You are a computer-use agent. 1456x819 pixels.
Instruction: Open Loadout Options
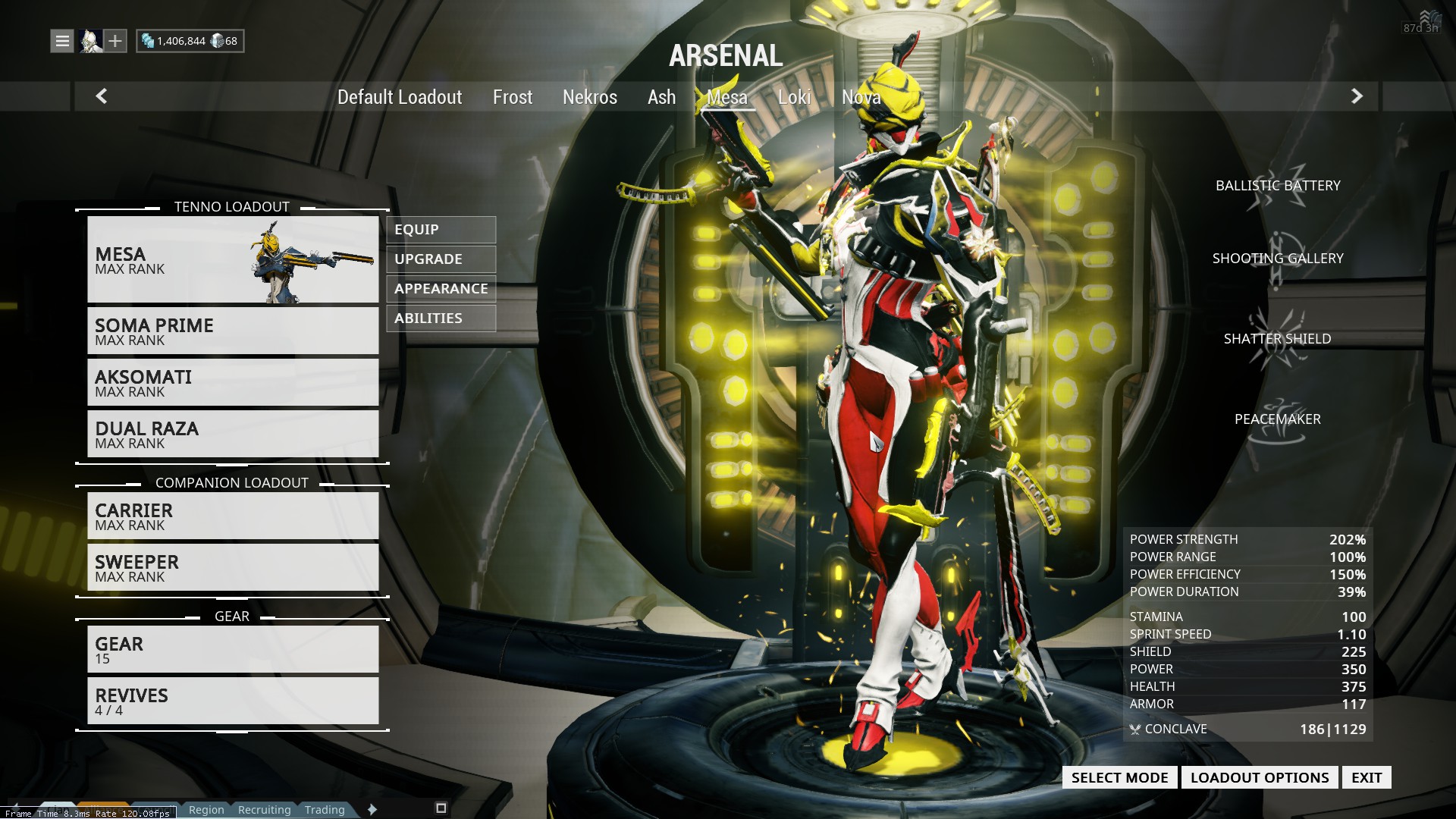pyautogui.click(x=1259, y=777)
